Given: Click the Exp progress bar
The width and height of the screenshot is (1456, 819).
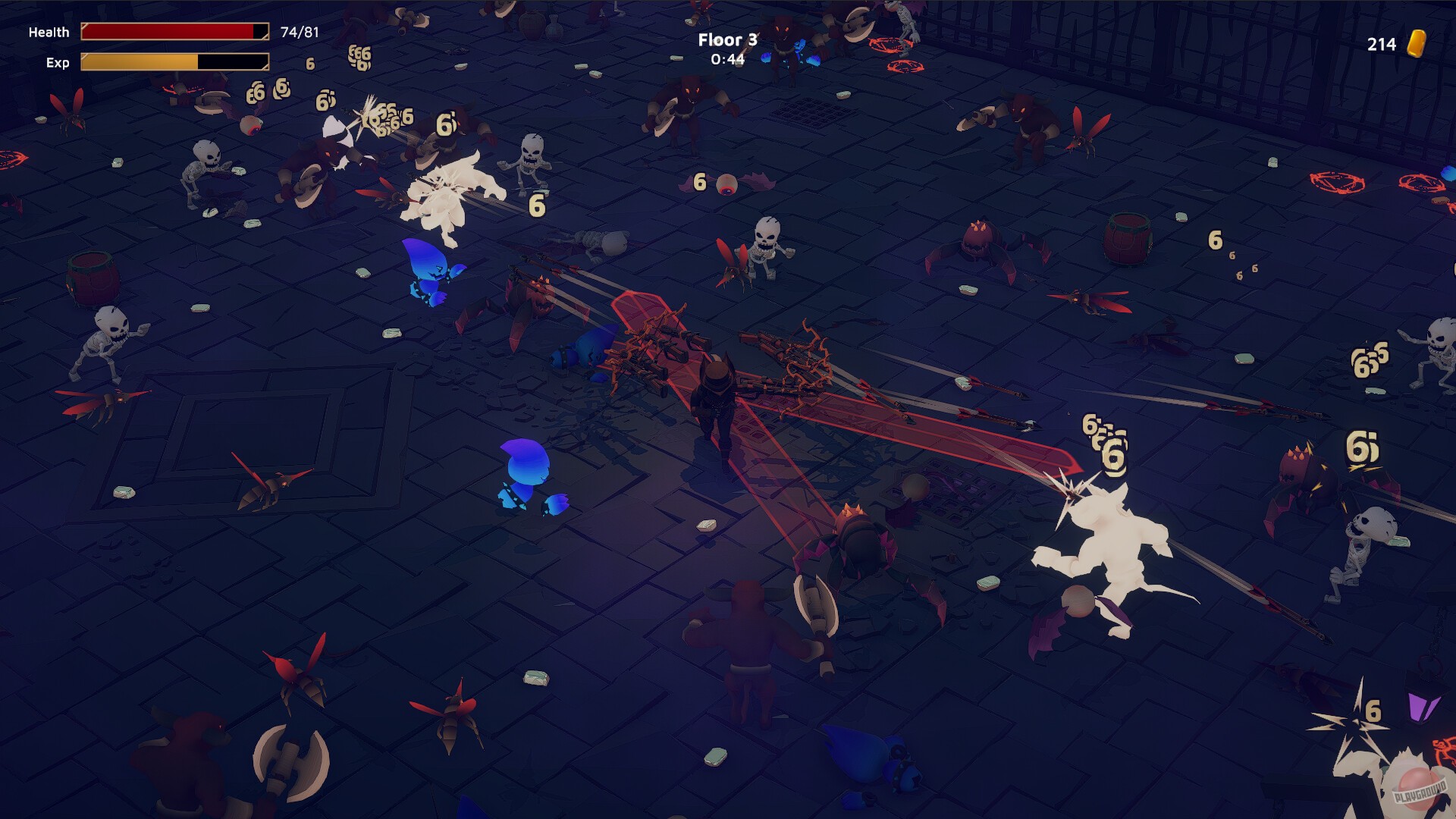Looking at the screenshot, I should pyautogui.click(x=174, y=63).
